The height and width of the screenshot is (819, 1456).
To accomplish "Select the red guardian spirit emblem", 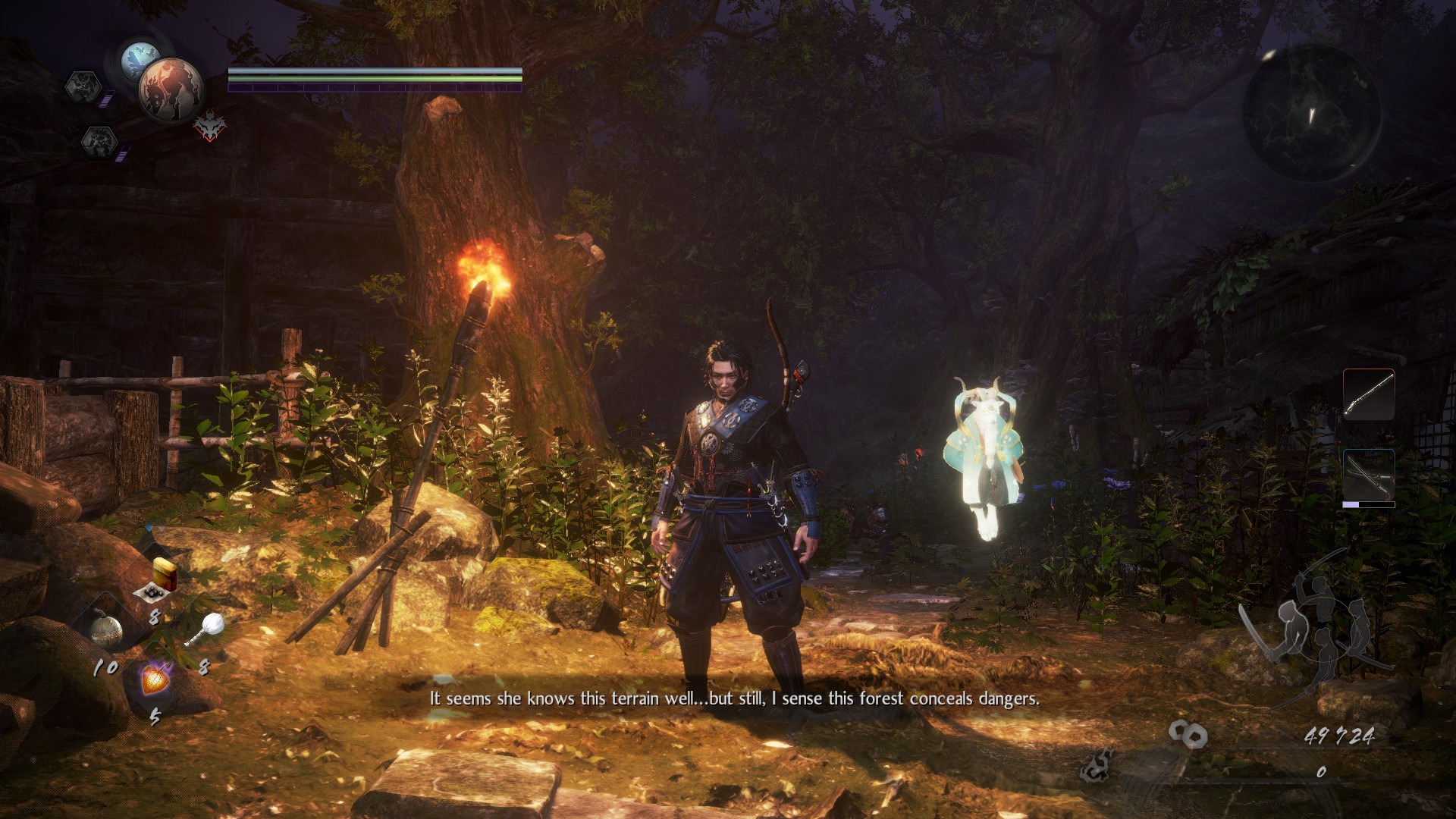I will pos(171,89).
